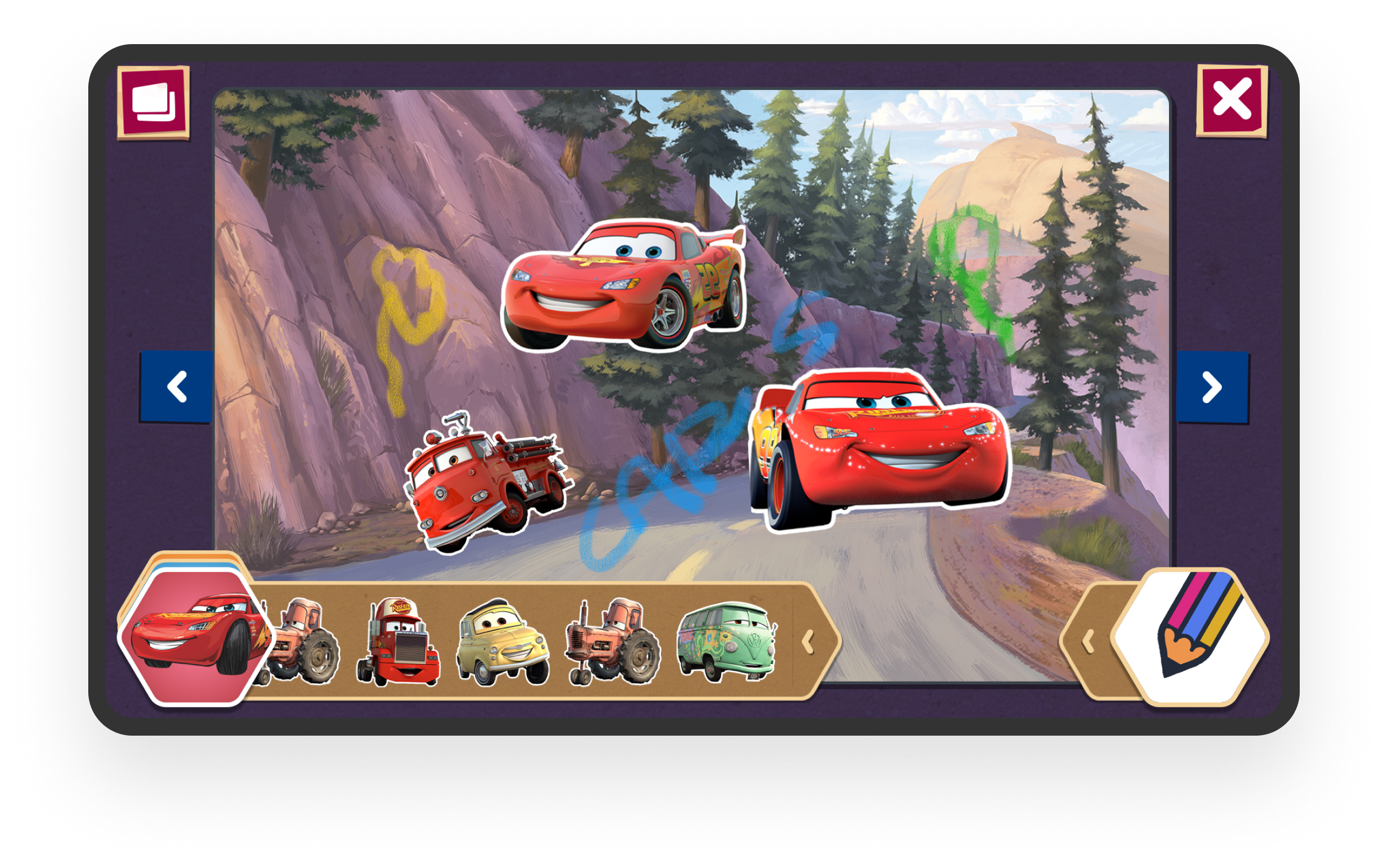
Task: Choose the yellow Luigi car sticker
Action: [503, 642]
